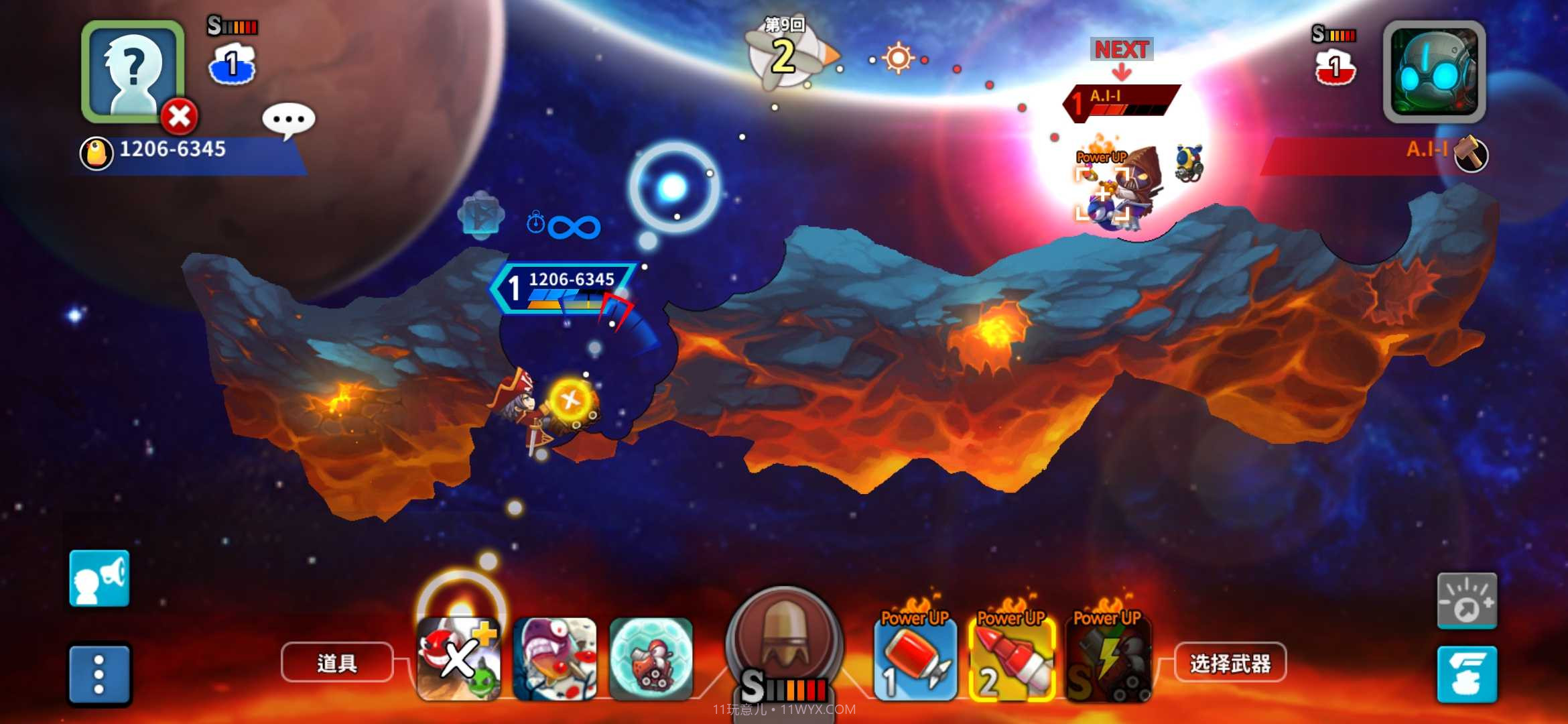Click the 选择武器 weapon select label
The image size is (1568, 724).
(x=1230, y=663)
